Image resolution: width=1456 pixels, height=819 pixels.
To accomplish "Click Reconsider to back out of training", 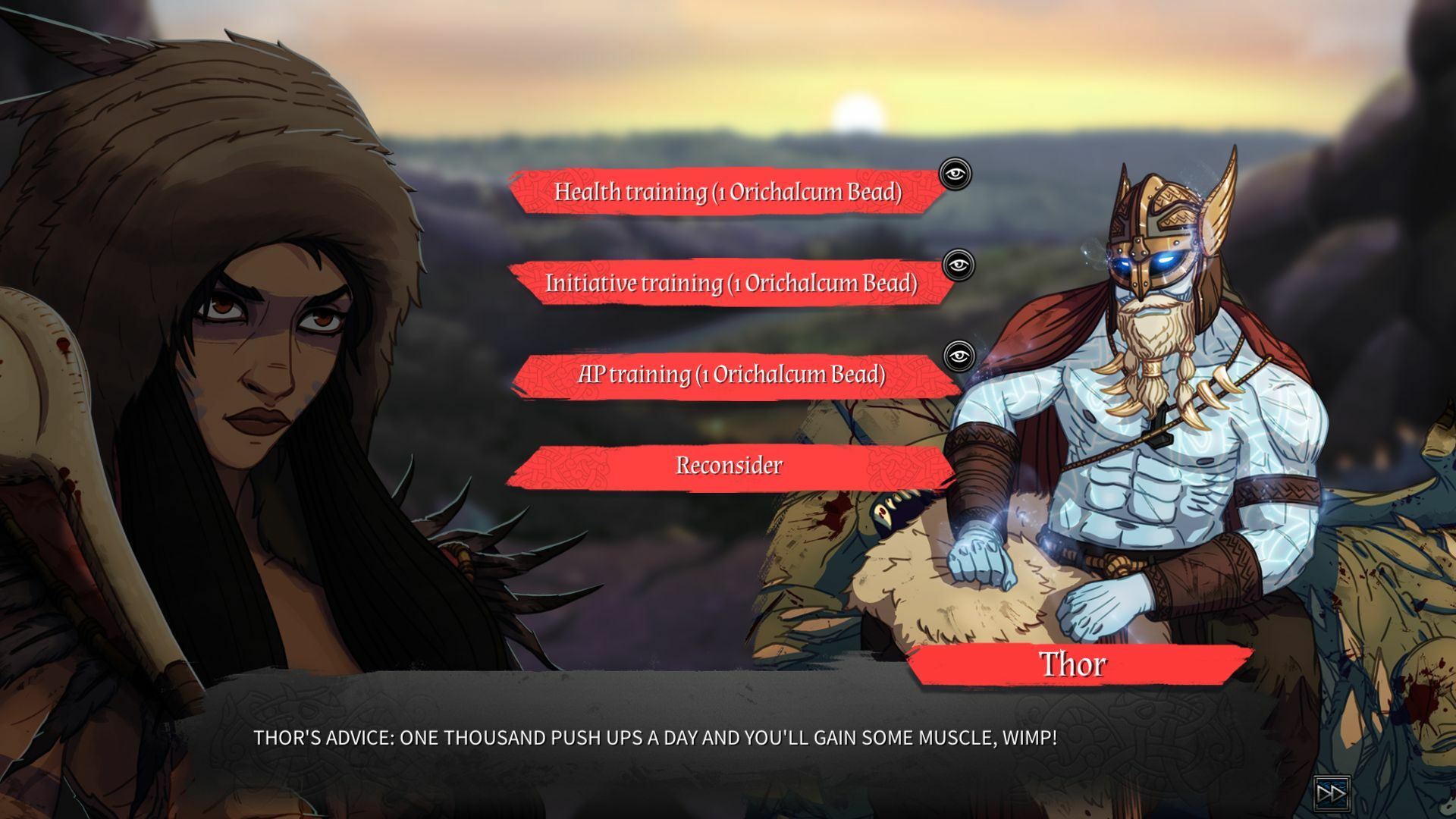I will [x=729, y=466].
